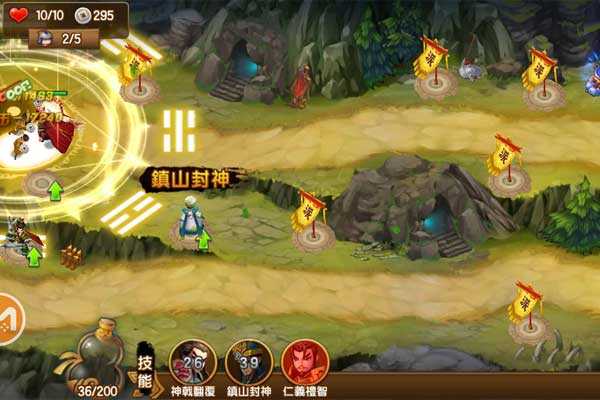
Task: Activate the 神戰翻覆 skill icon
Action: 193,361
